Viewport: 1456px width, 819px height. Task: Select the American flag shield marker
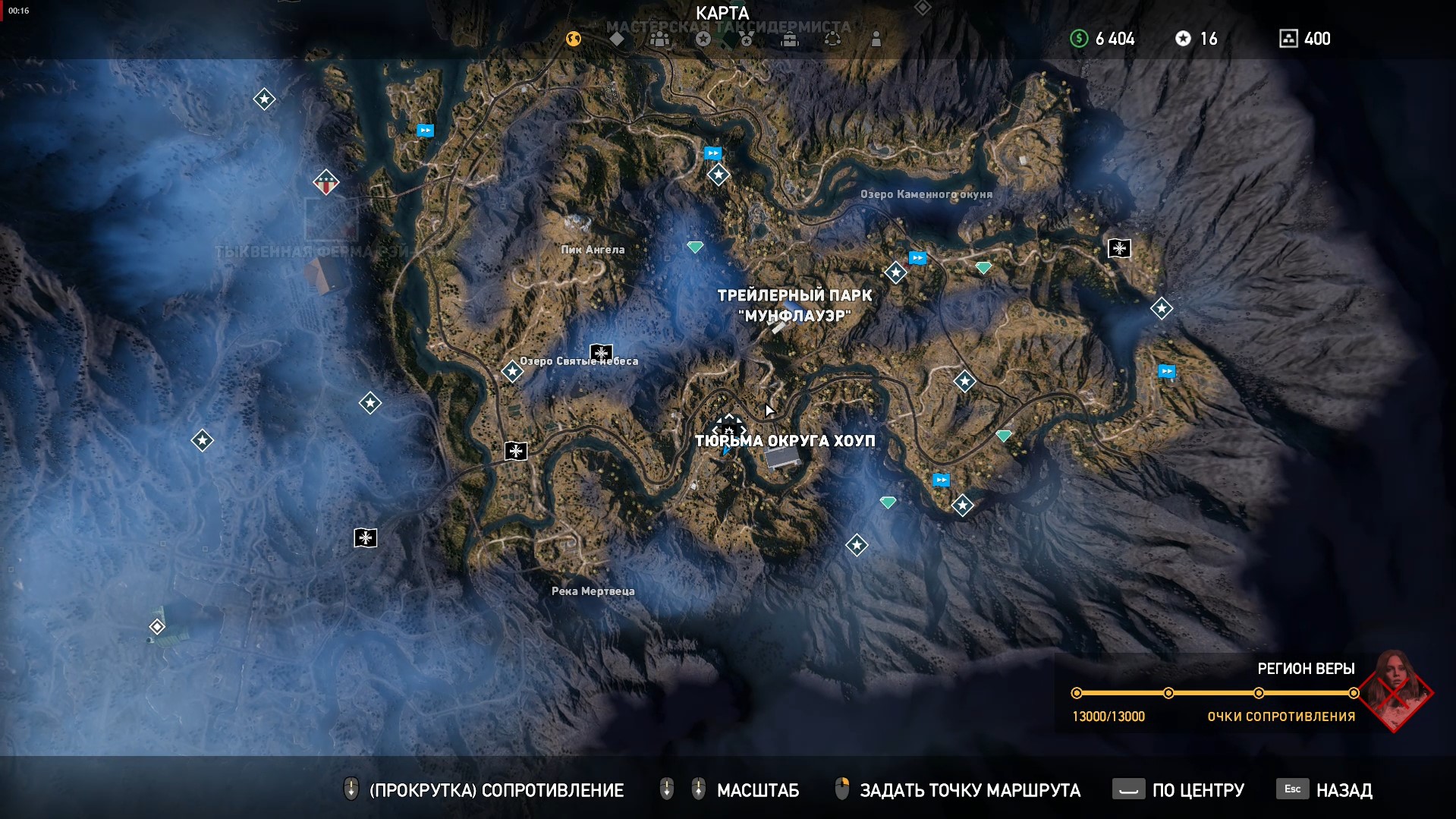click(x=326, y=182)
